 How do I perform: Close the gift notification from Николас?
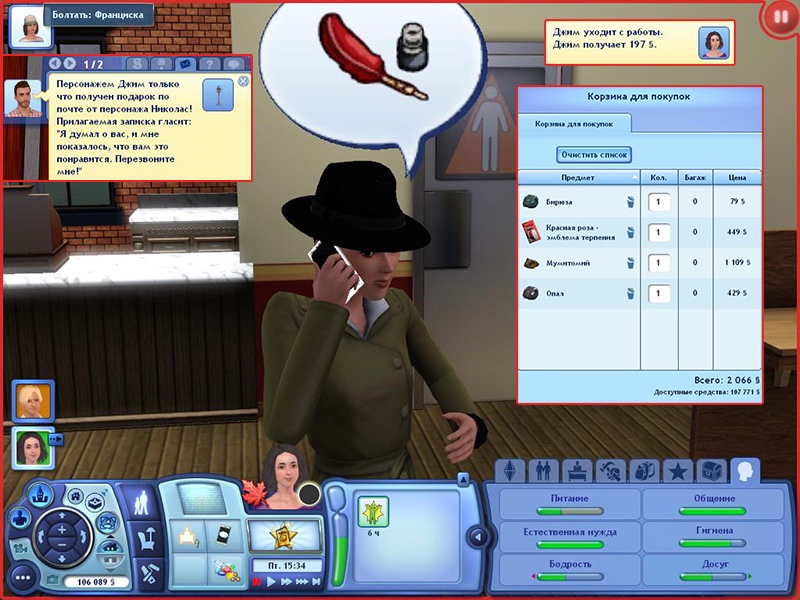coord(243,81)
